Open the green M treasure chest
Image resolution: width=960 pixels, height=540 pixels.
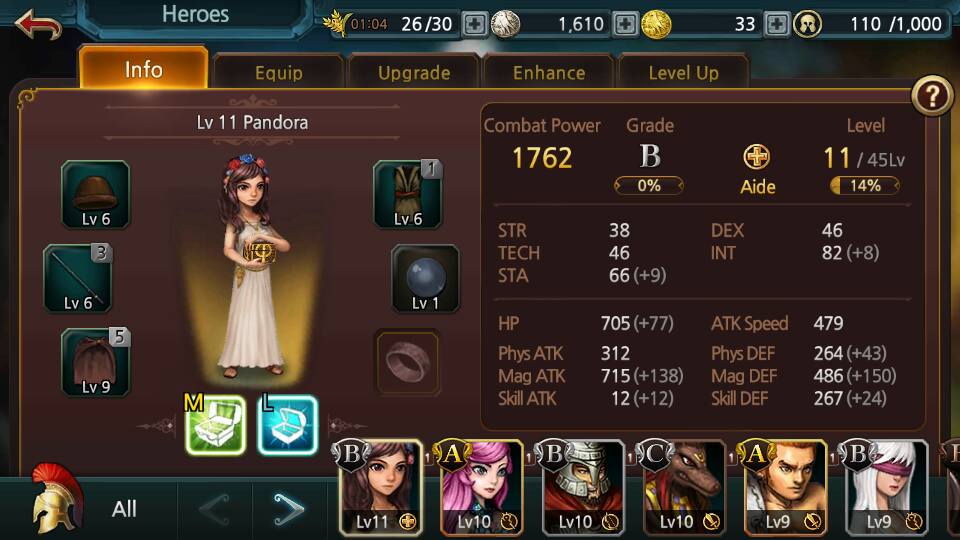point(215,425)
